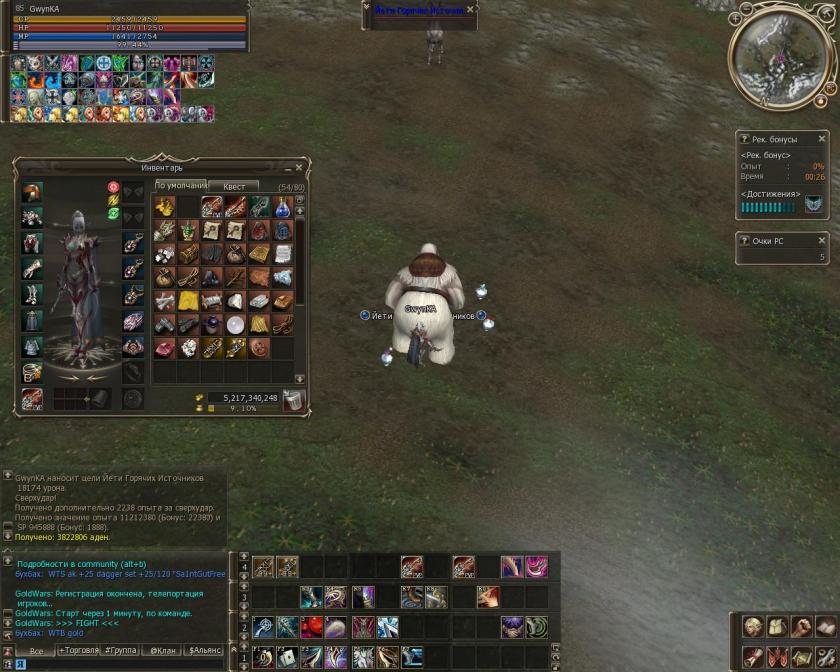The width and height of the screenshot is (840, 672).
Task: Select the helmet equipment slot
Action: point(32,192)
